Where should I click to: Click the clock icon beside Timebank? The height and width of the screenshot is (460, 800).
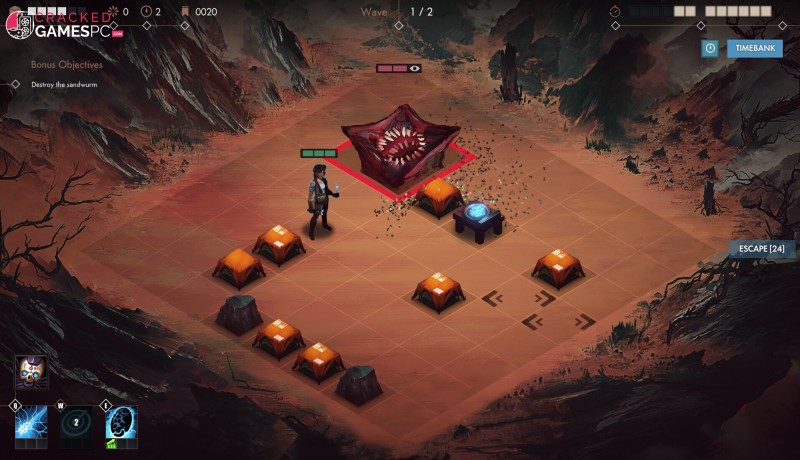click(710, 48)
